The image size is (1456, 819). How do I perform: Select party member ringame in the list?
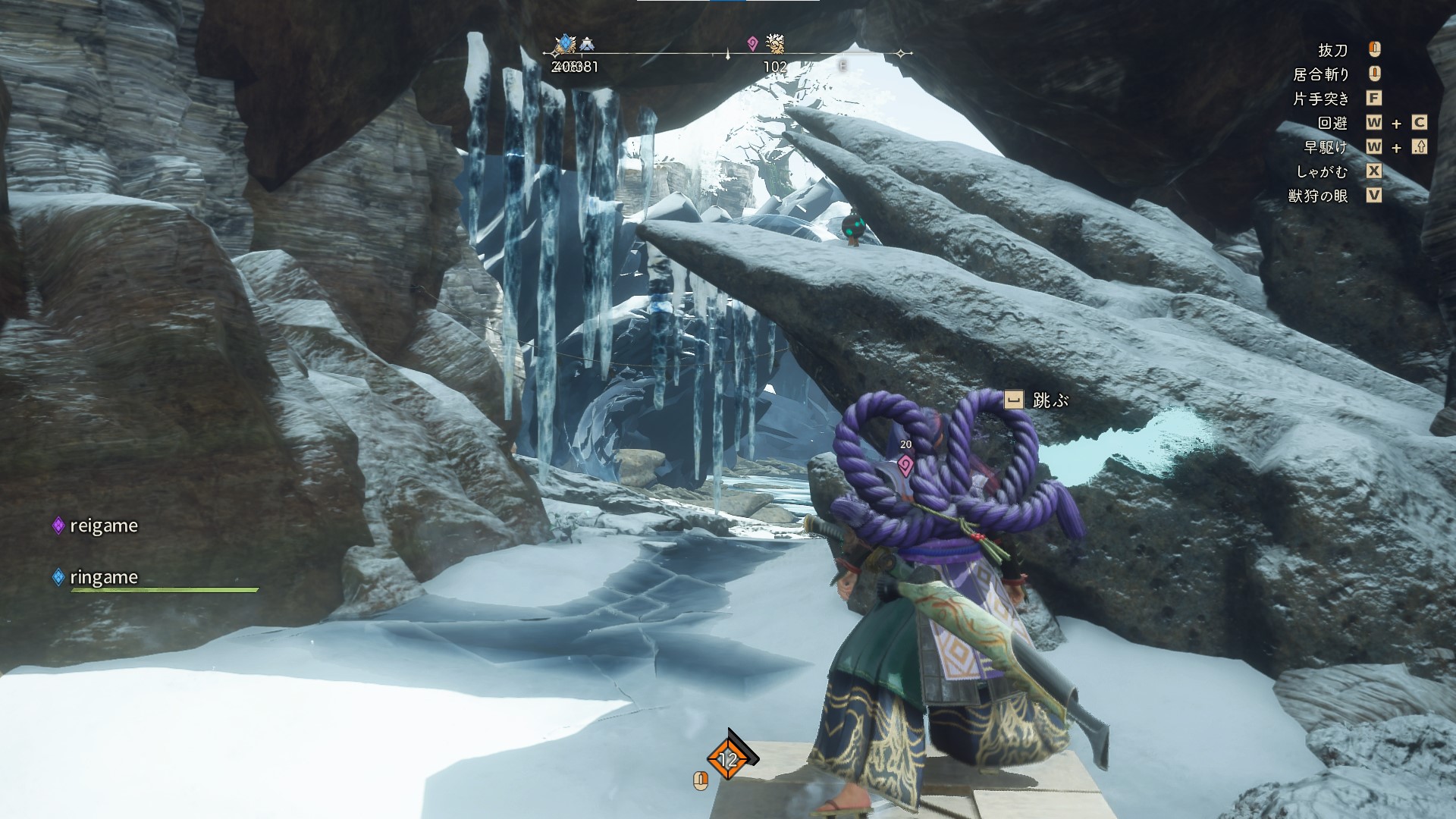(103, 577)
